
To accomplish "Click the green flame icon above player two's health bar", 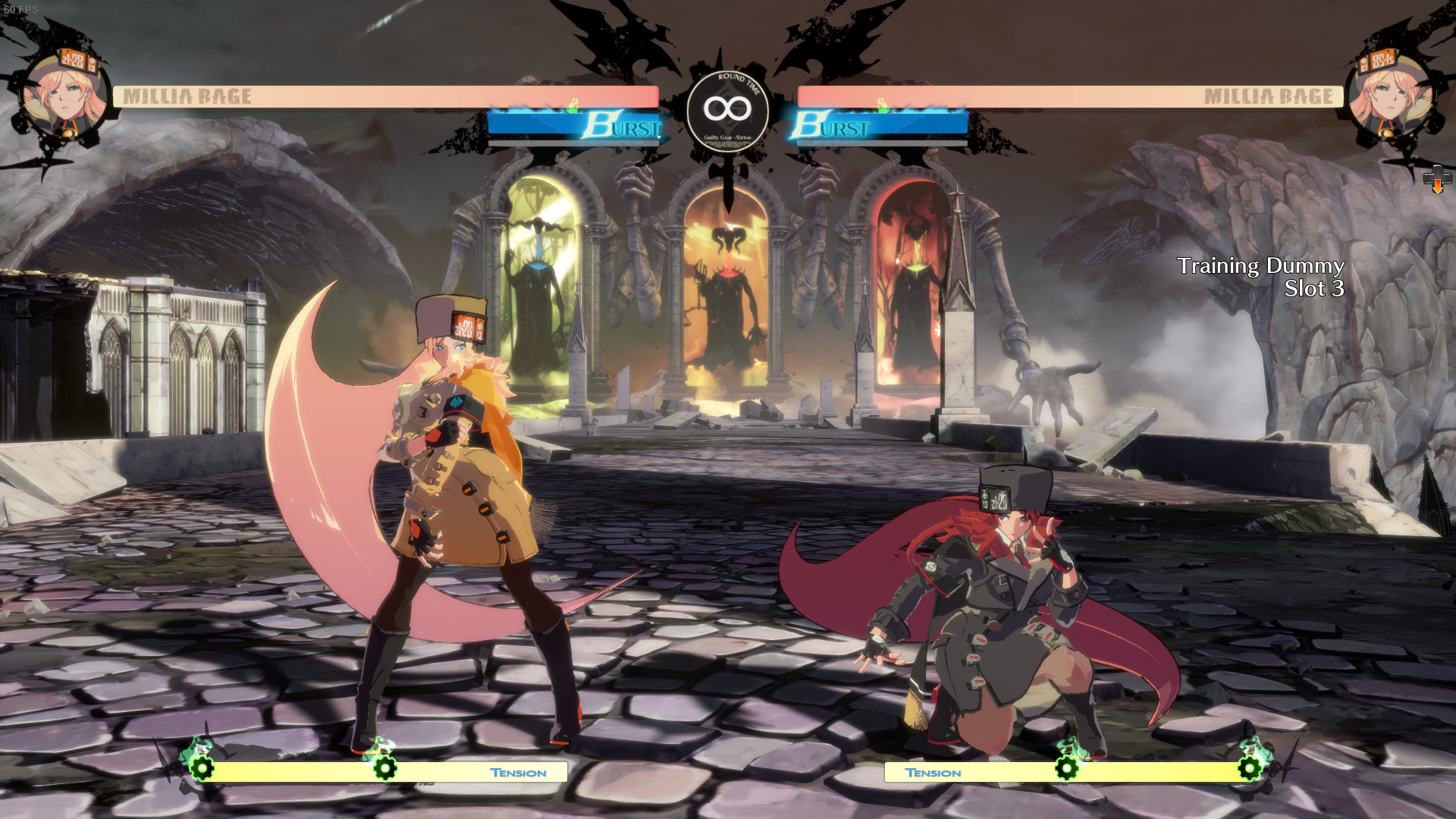I will tap(884, 106).
